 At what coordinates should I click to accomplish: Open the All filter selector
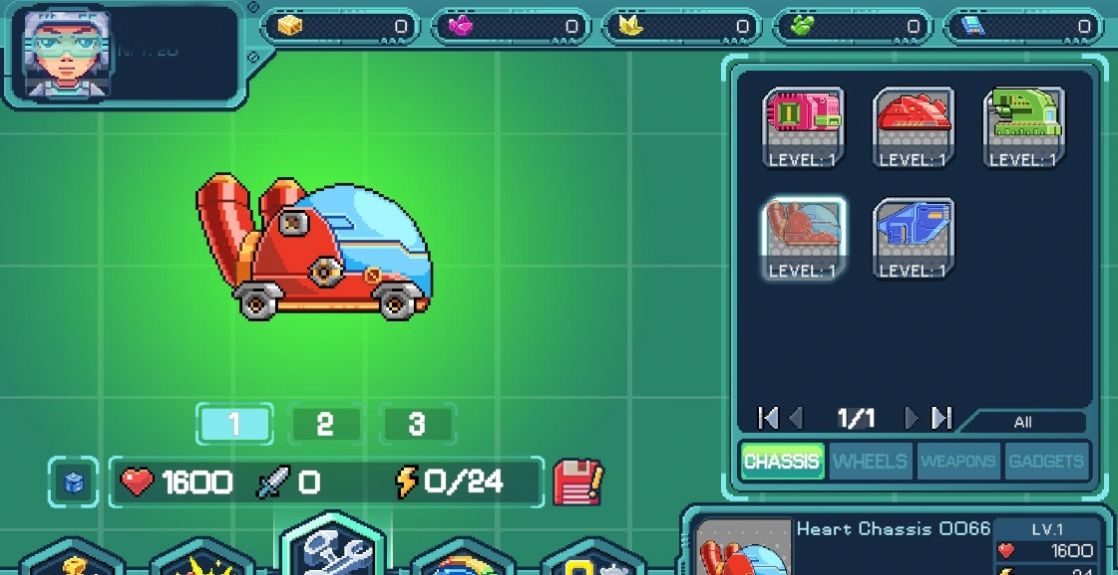click(x=1022, y=422)
